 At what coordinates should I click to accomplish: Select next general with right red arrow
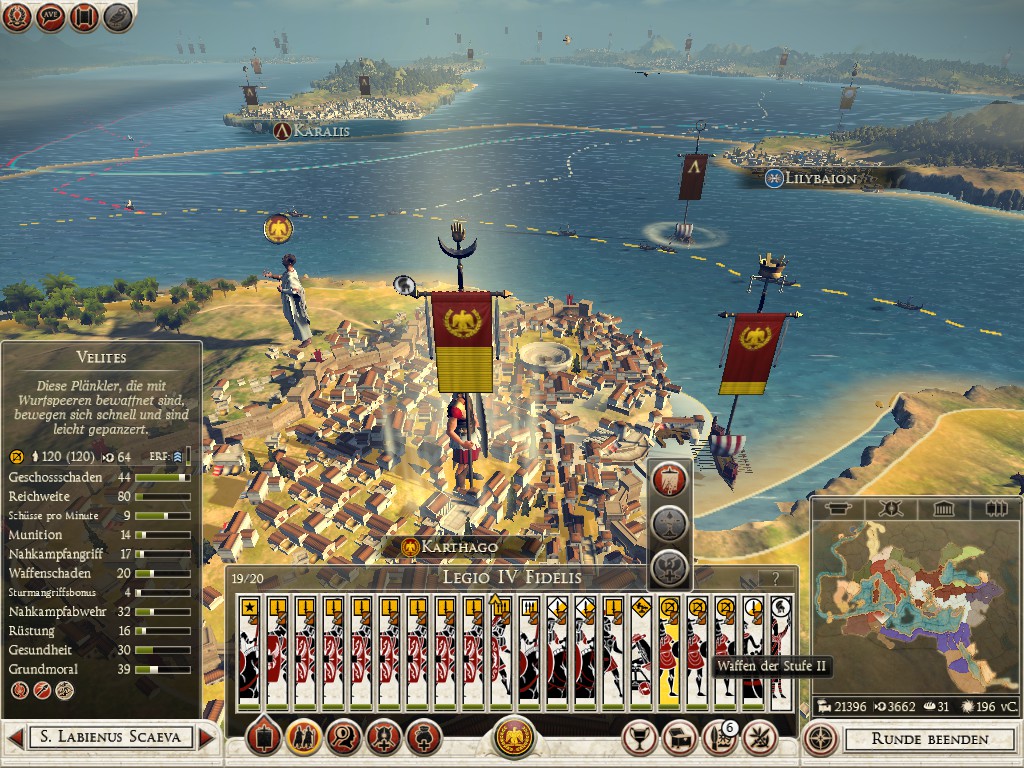(207, 738)
